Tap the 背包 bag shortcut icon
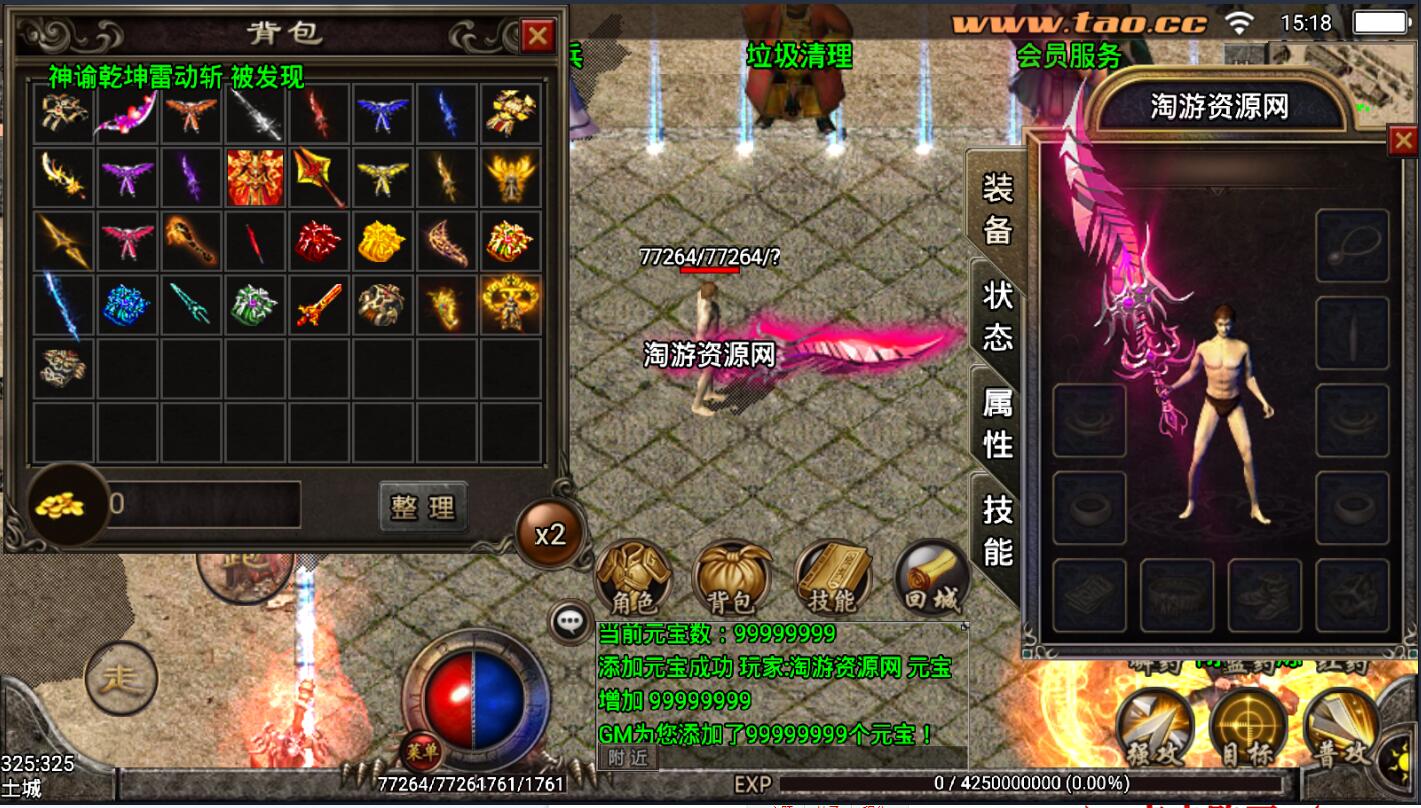The width and height of the screenshot is (1421, 808). [x=732, y=579]
